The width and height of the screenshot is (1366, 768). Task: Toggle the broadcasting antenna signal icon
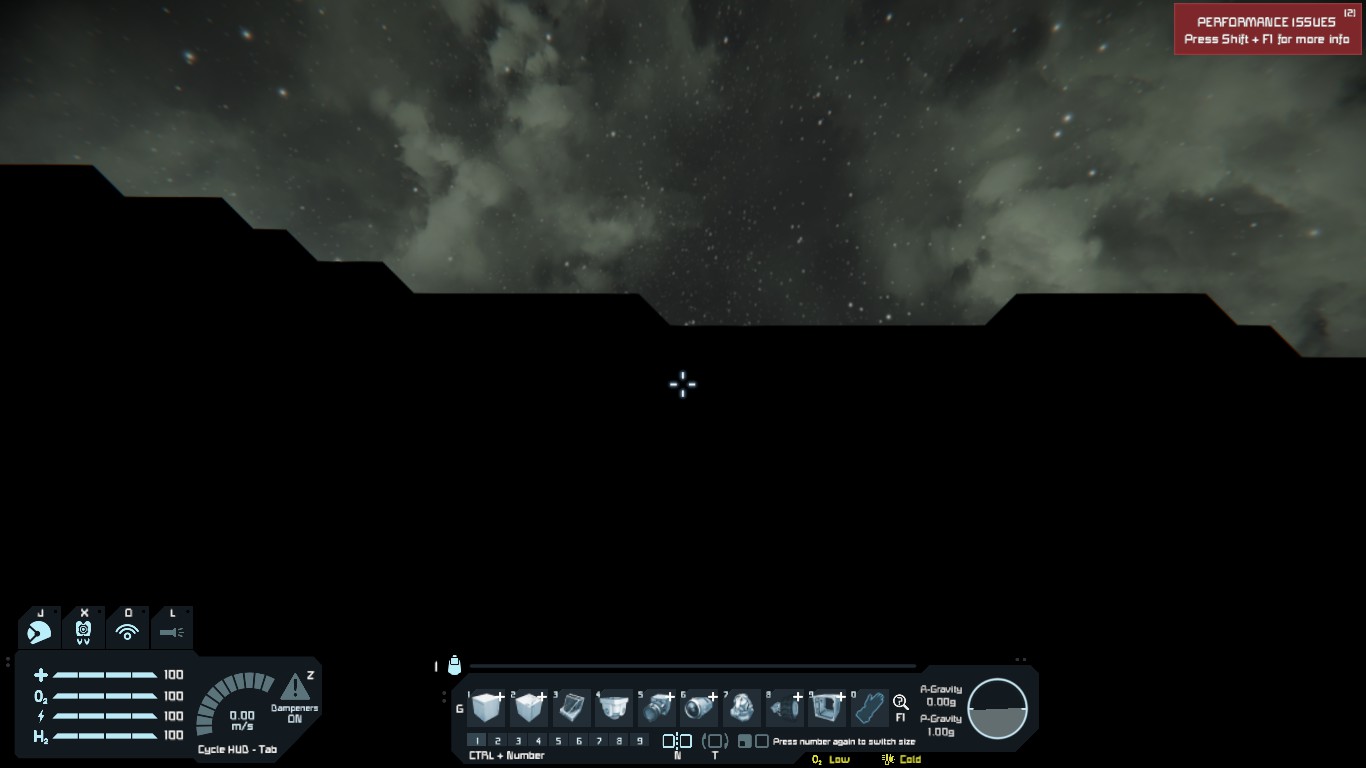coord(127,632)
